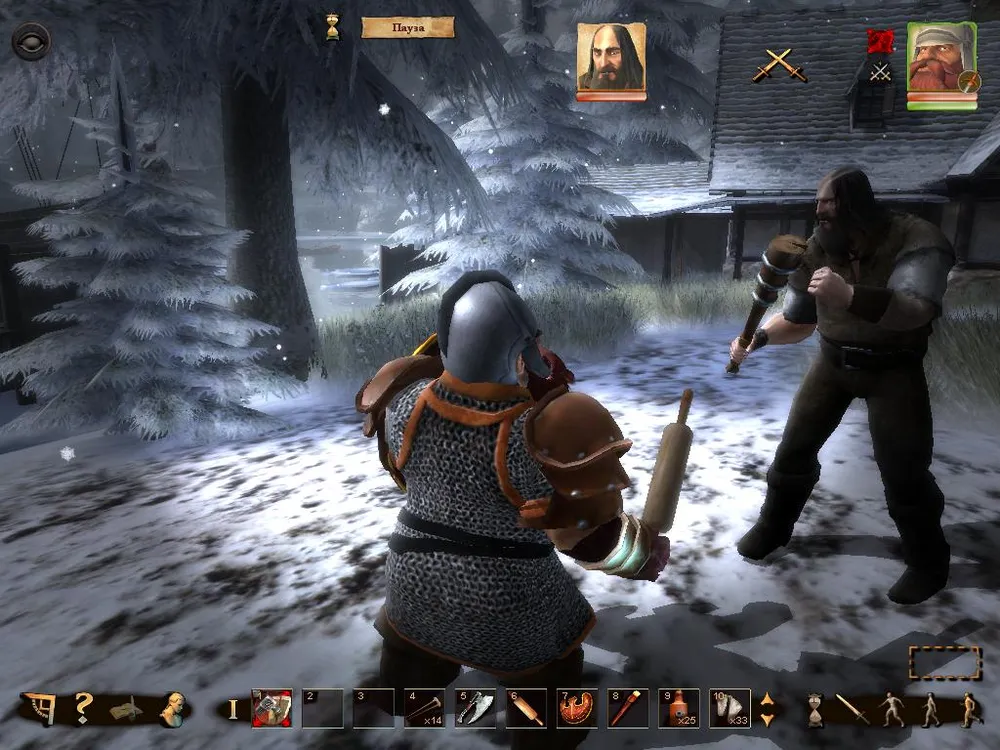Equip the axe in hotbar slot 5
Image resolution: width=1000 pixels, height=750 pixels.
[x=475, y=708]
